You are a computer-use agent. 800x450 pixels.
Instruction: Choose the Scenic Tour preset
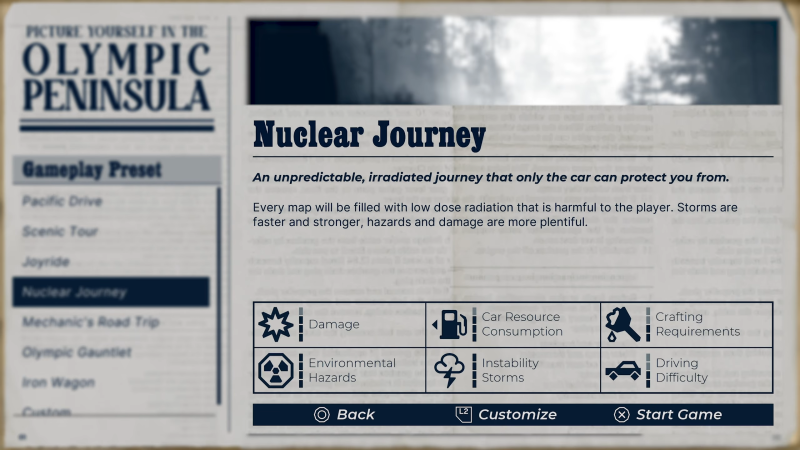pos(60,231)
